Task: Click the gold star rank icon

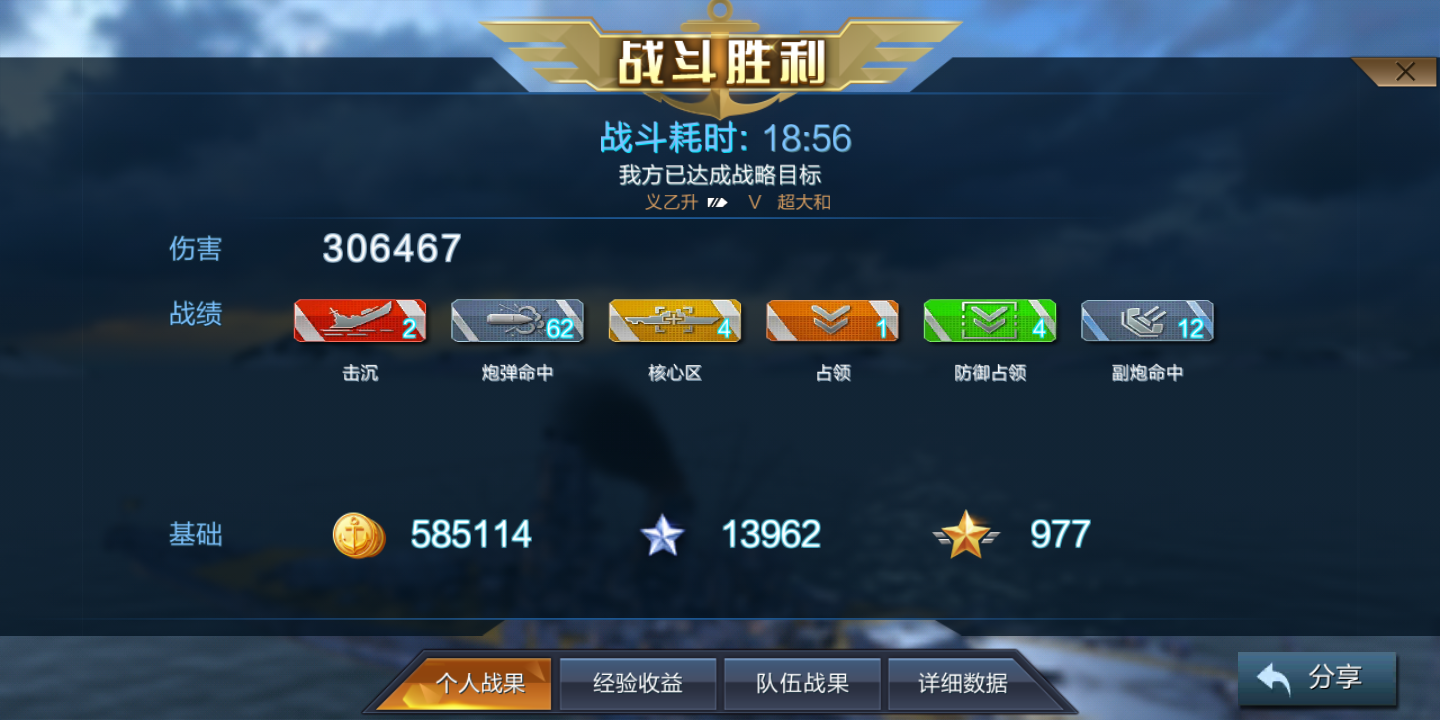Action: click(966, 535)
